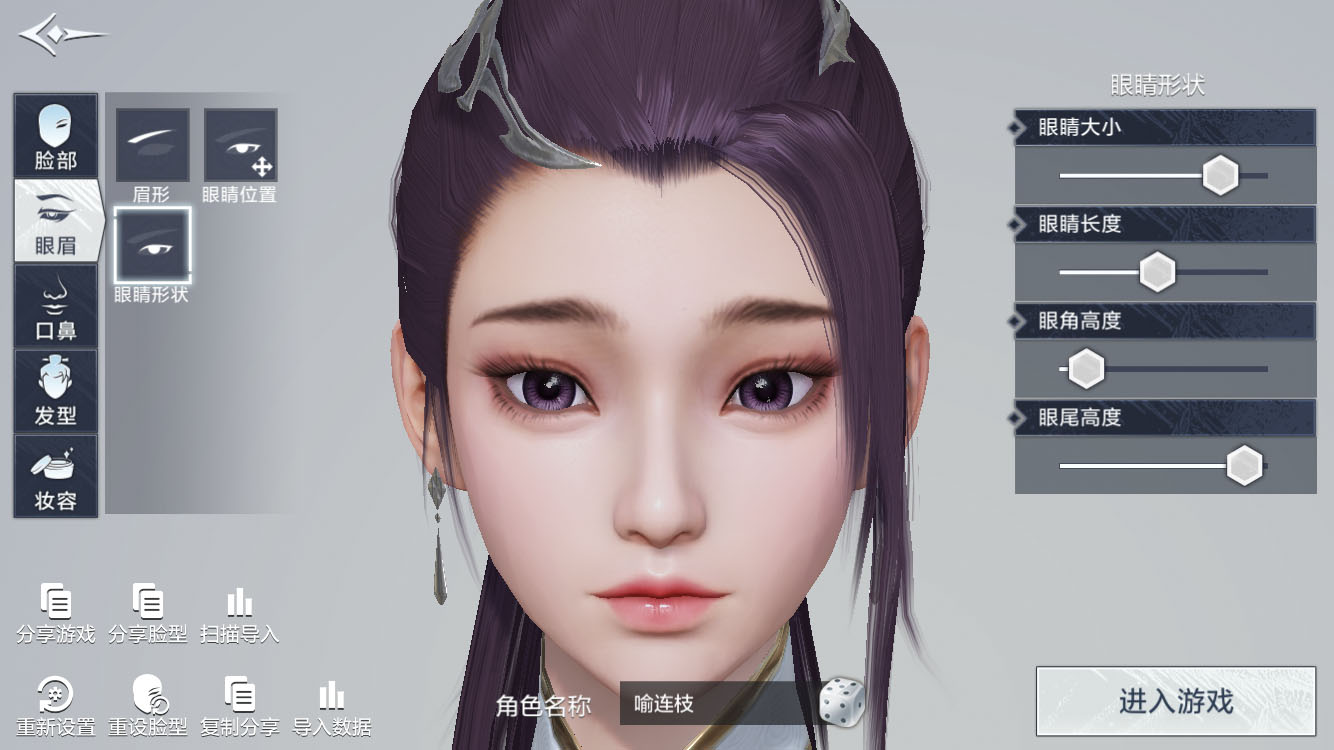Click 重新设置 to reset all settings

[57, 706]
